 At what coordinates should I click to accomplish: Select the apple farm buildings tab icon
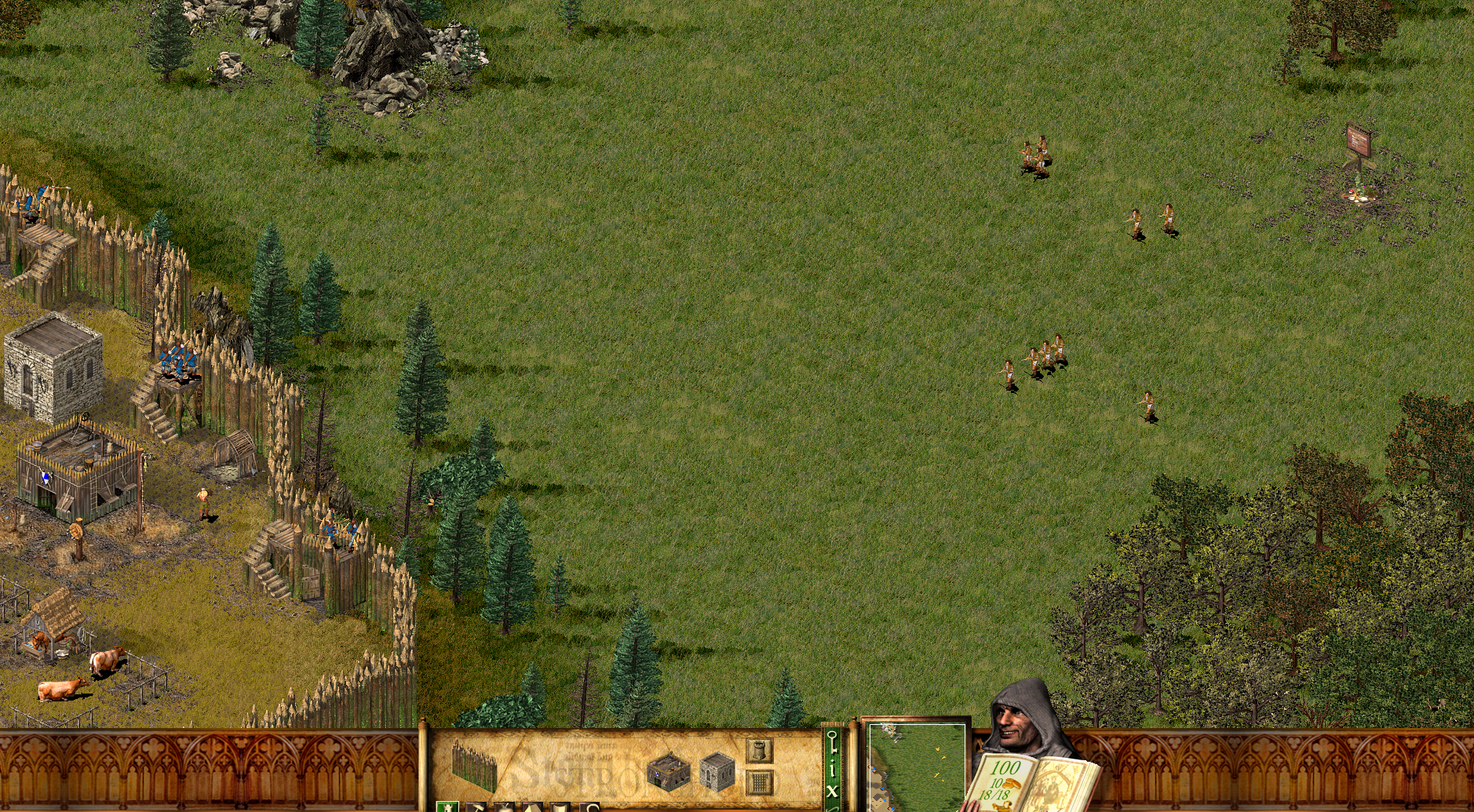pyautogui.click(x=505, y=808)
